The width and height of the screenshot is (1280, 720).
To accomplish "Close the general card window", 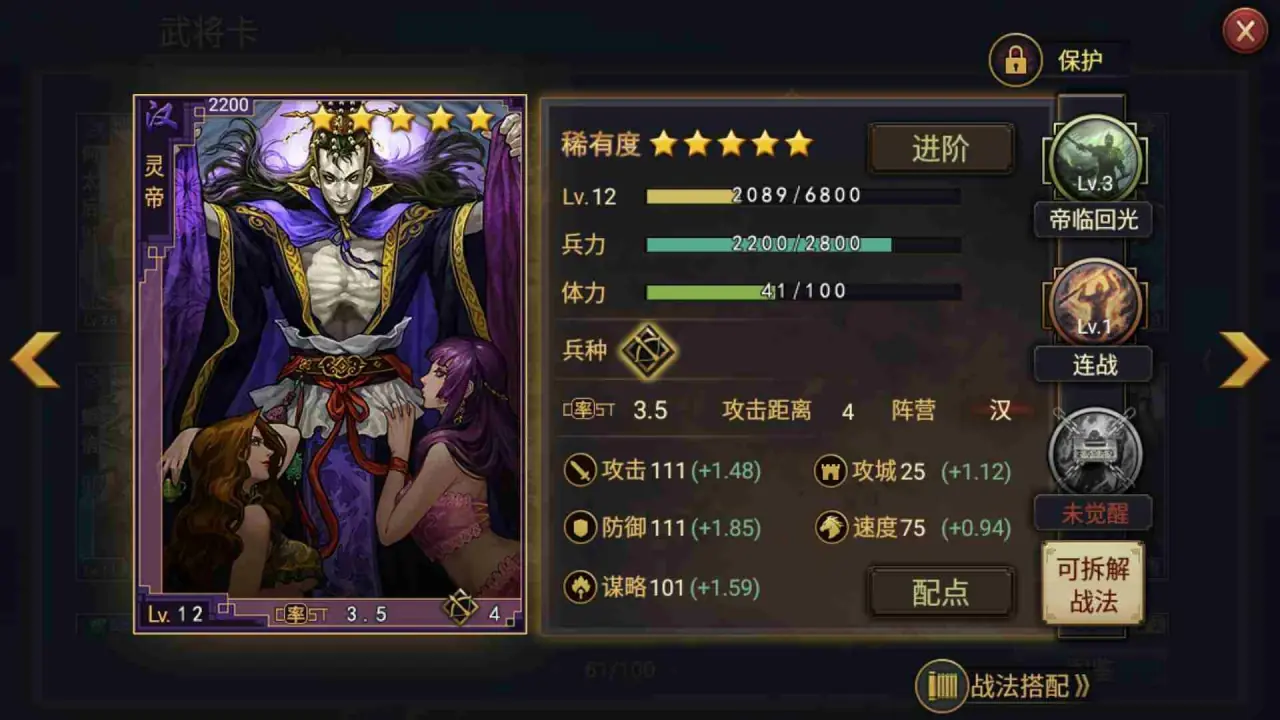I will [1245, 32].
